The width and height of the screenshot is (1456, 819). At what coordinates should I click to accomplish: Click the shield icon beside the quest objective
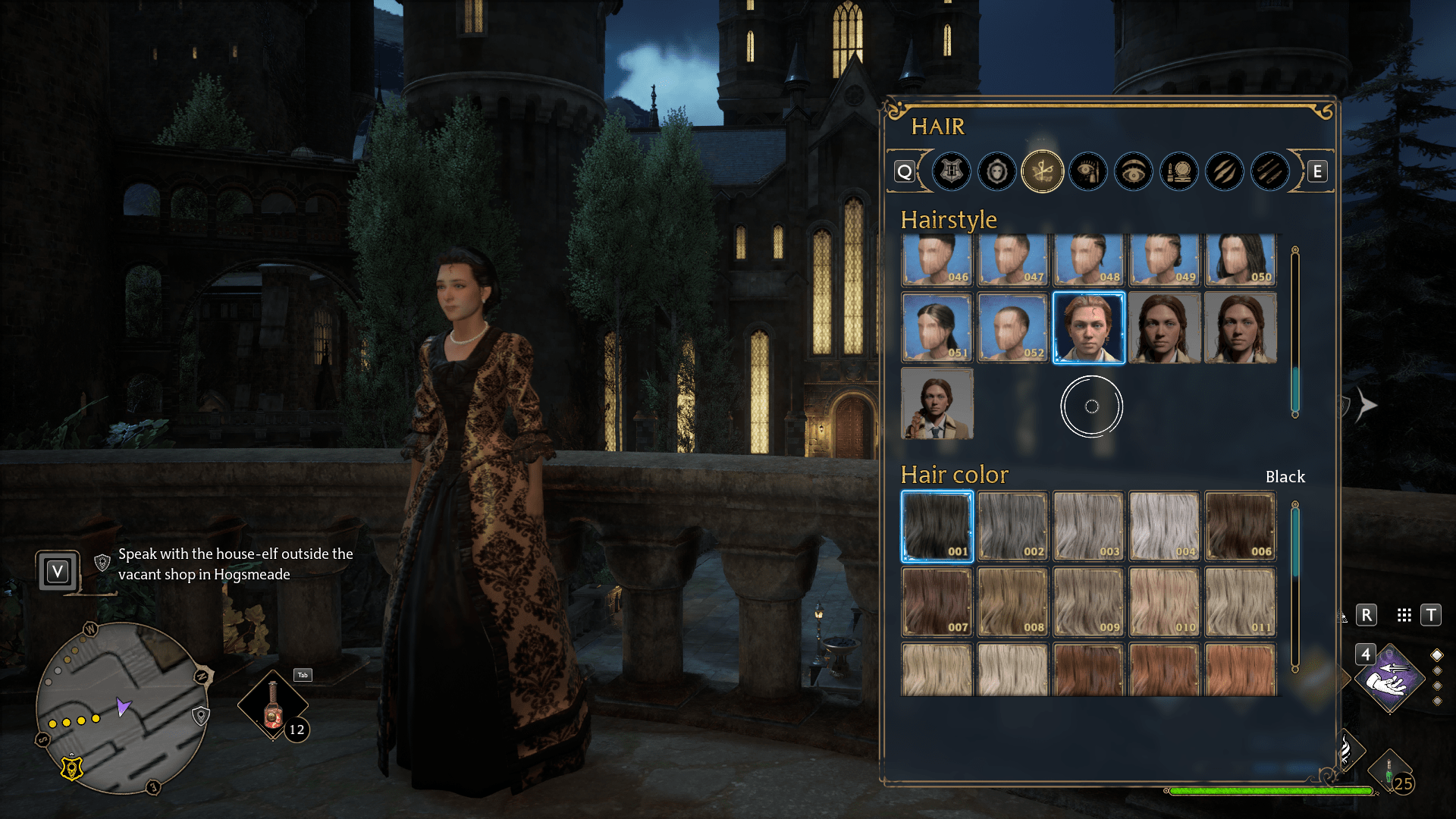pos(101,563)
